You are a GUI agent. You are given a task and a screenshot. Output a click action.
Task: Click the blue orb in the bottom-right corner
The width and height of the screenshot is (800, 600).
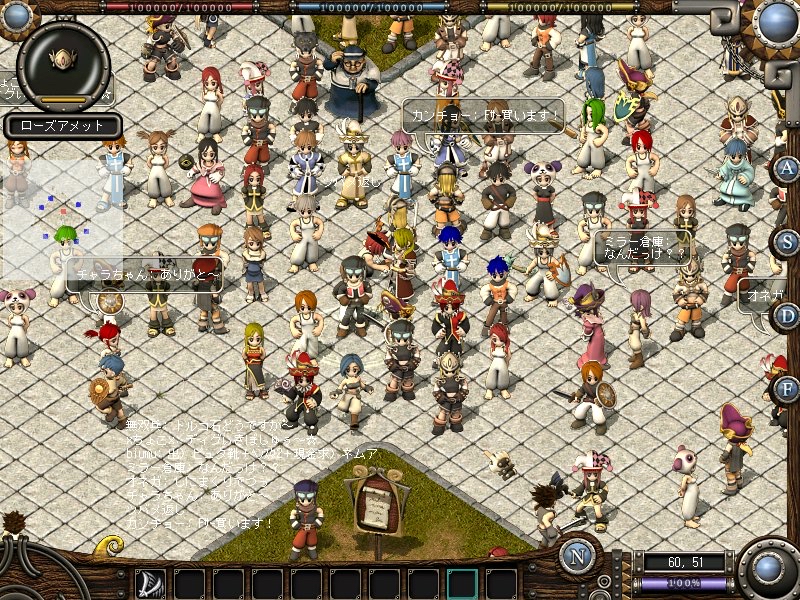769,568
